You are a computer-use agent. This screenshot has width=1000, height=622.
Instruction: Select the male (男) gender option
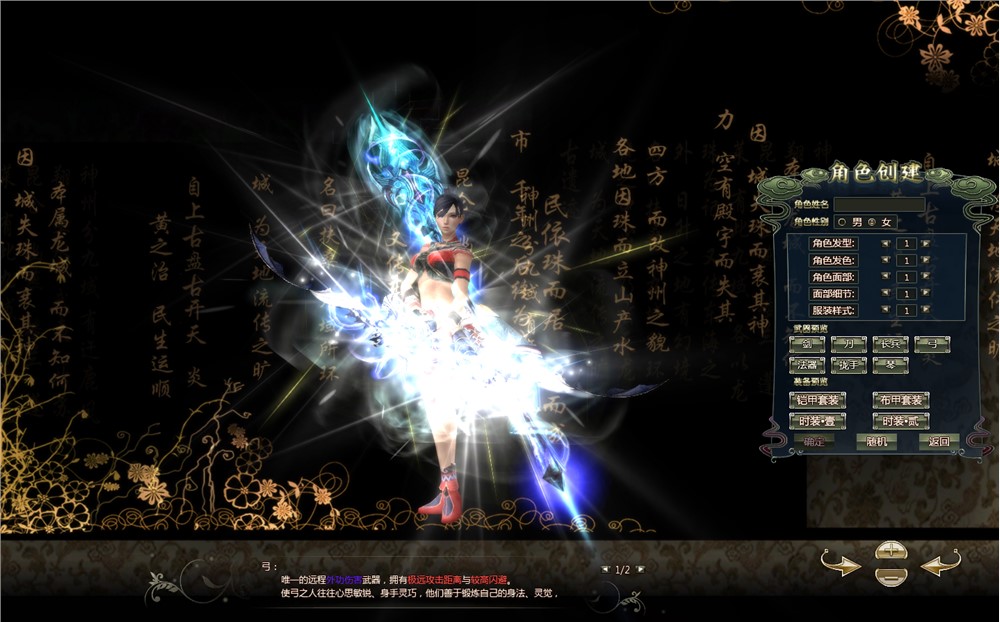[842, 221]
